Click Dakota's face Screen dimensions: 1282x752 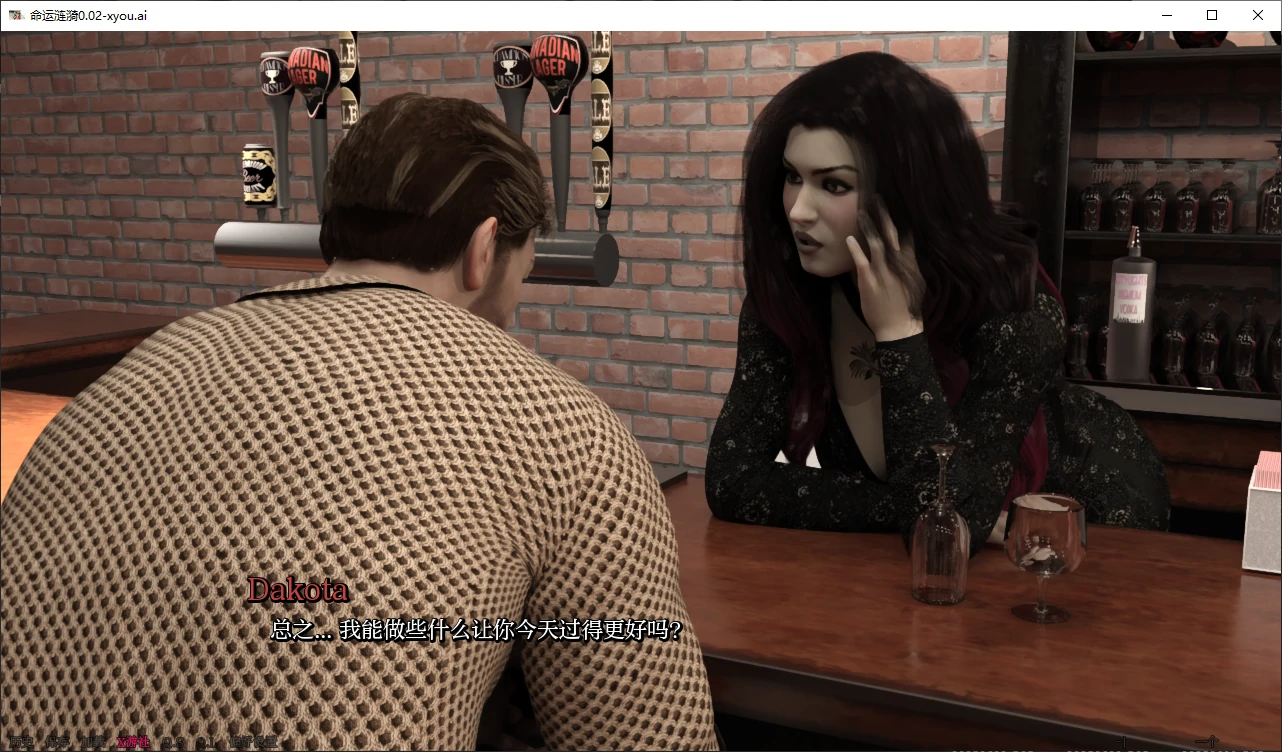[820, 200]
